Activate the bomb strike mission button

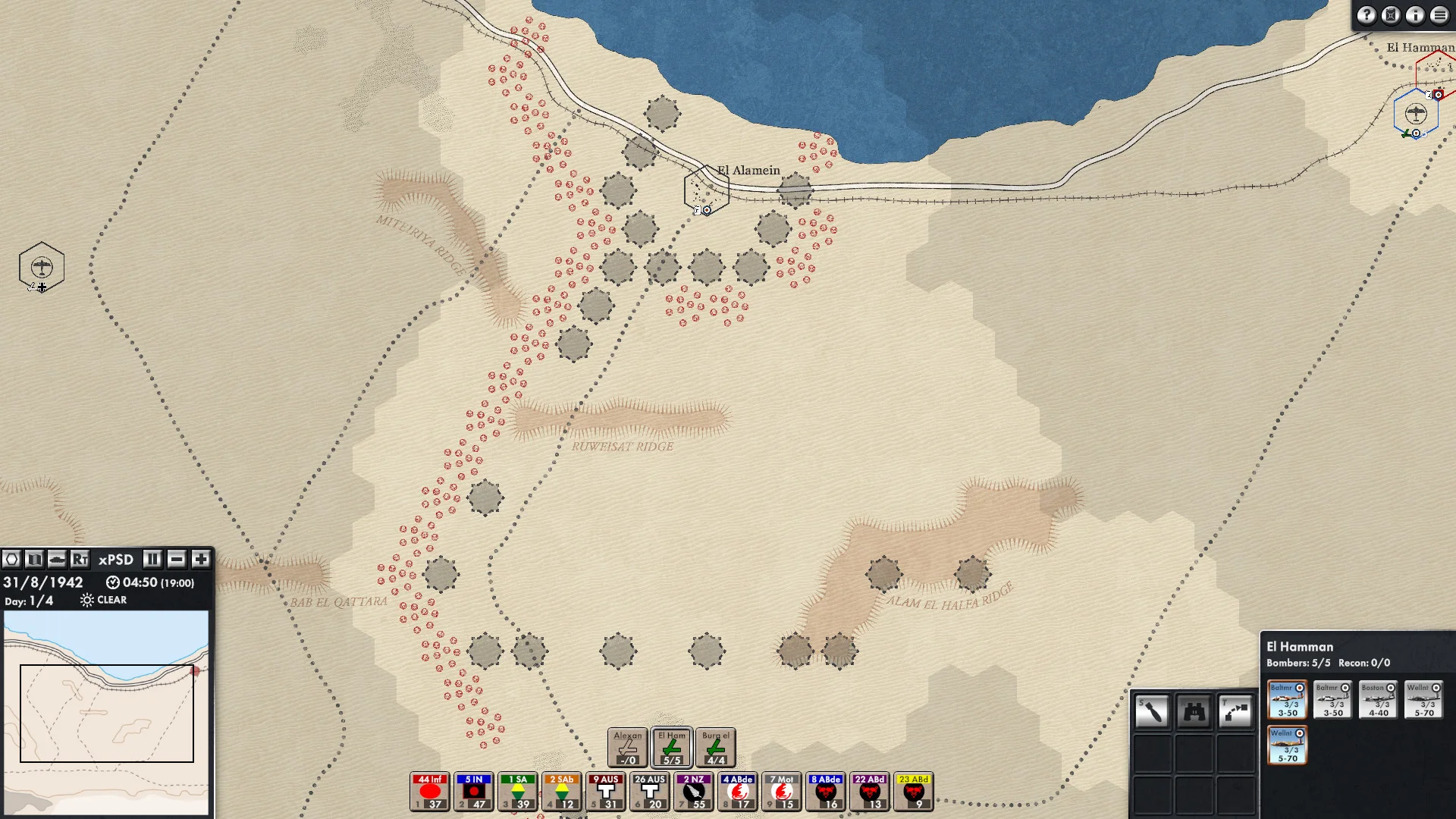(x=1152, y=711)
